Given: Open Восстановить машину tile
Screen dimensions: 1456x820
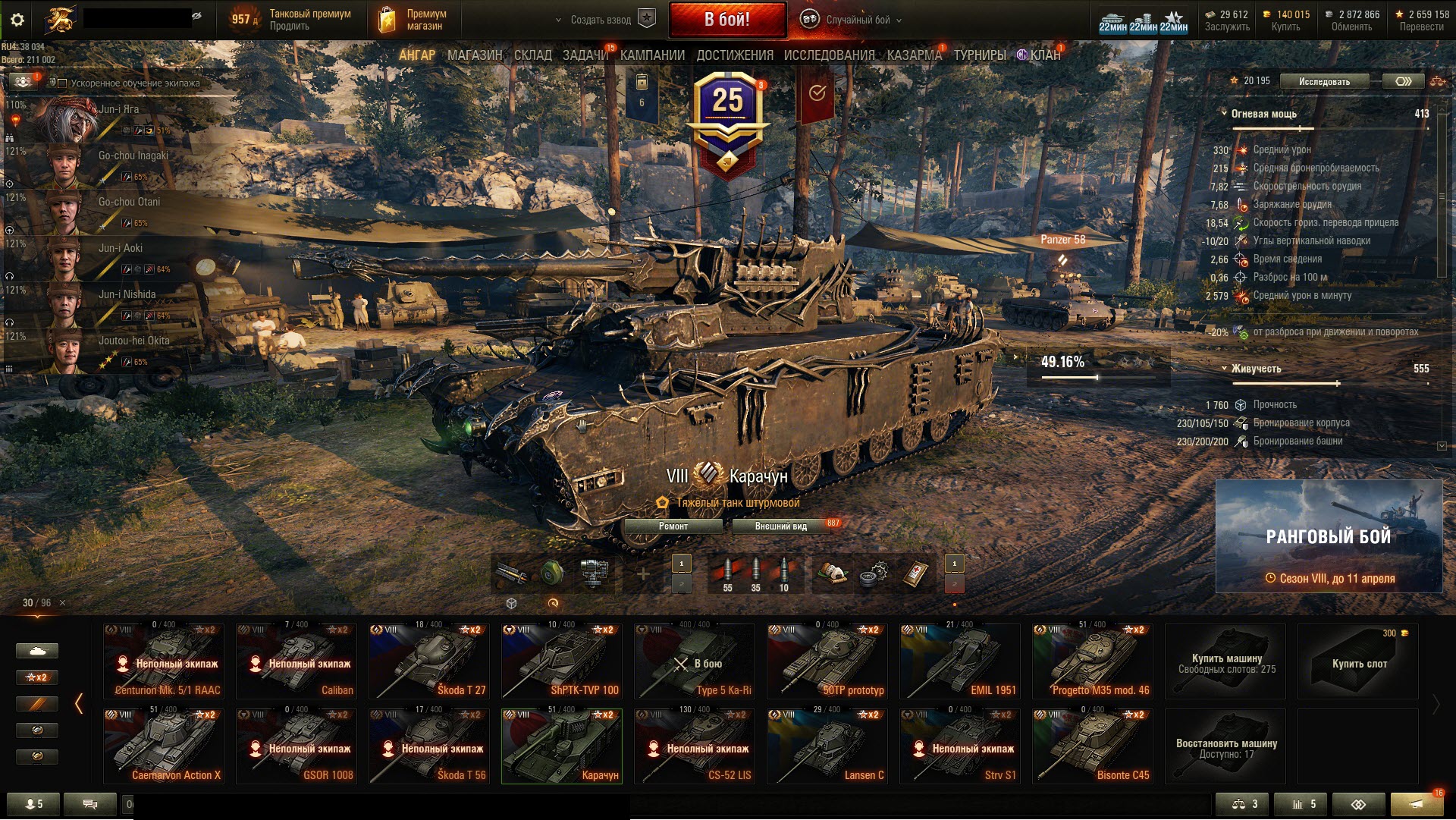Looking at the screenshot, I should tap(1225, 746).
